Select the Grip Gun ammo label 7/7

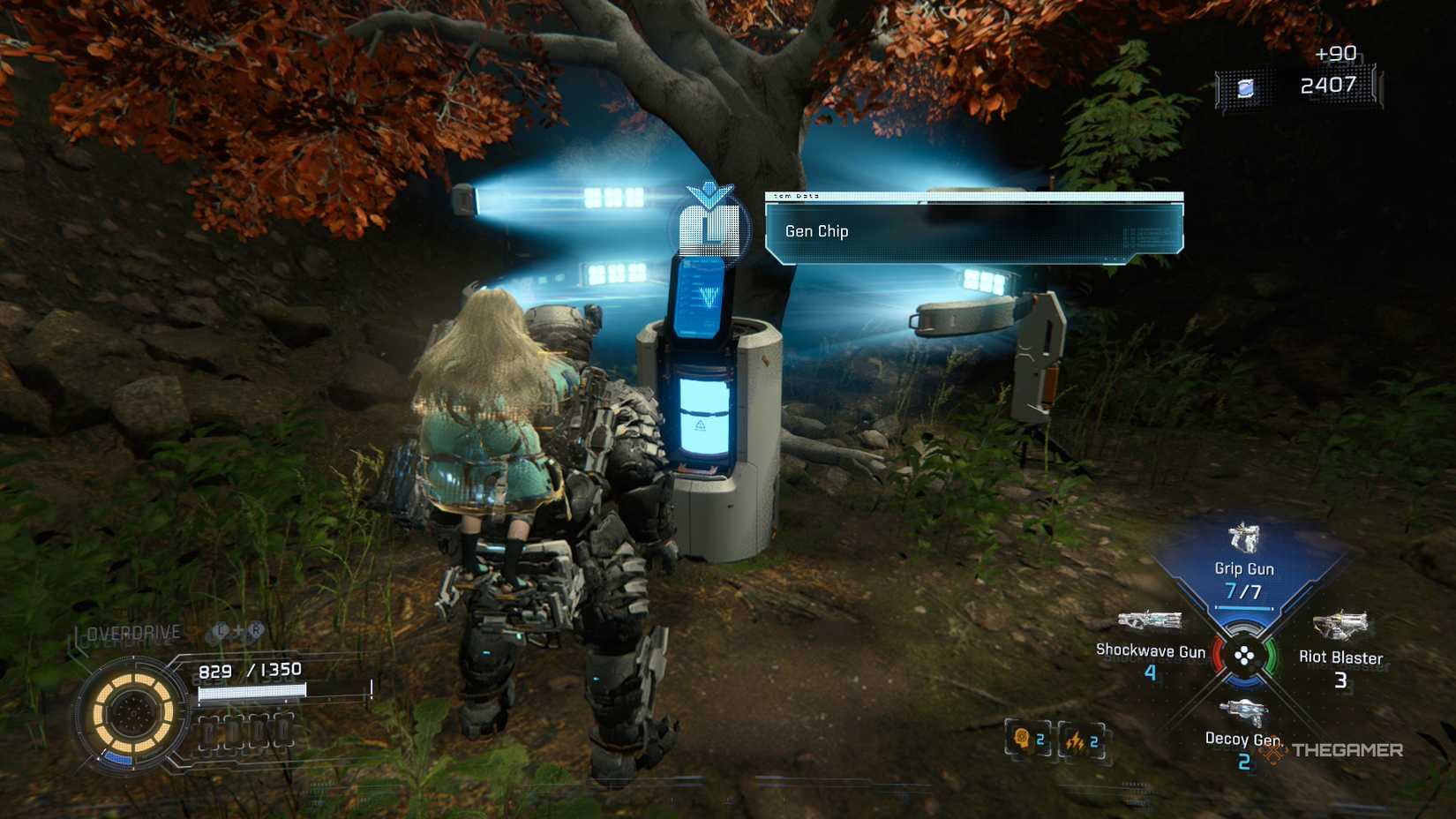coord(1246,589)
